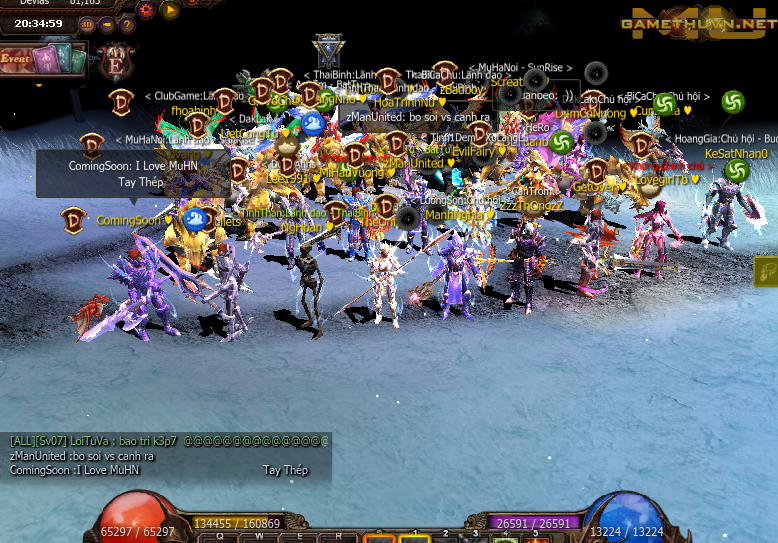The width and height of the screenshot is (778, 543).
Task: Open the Event cards panel
Action: (x=43, y=59)
